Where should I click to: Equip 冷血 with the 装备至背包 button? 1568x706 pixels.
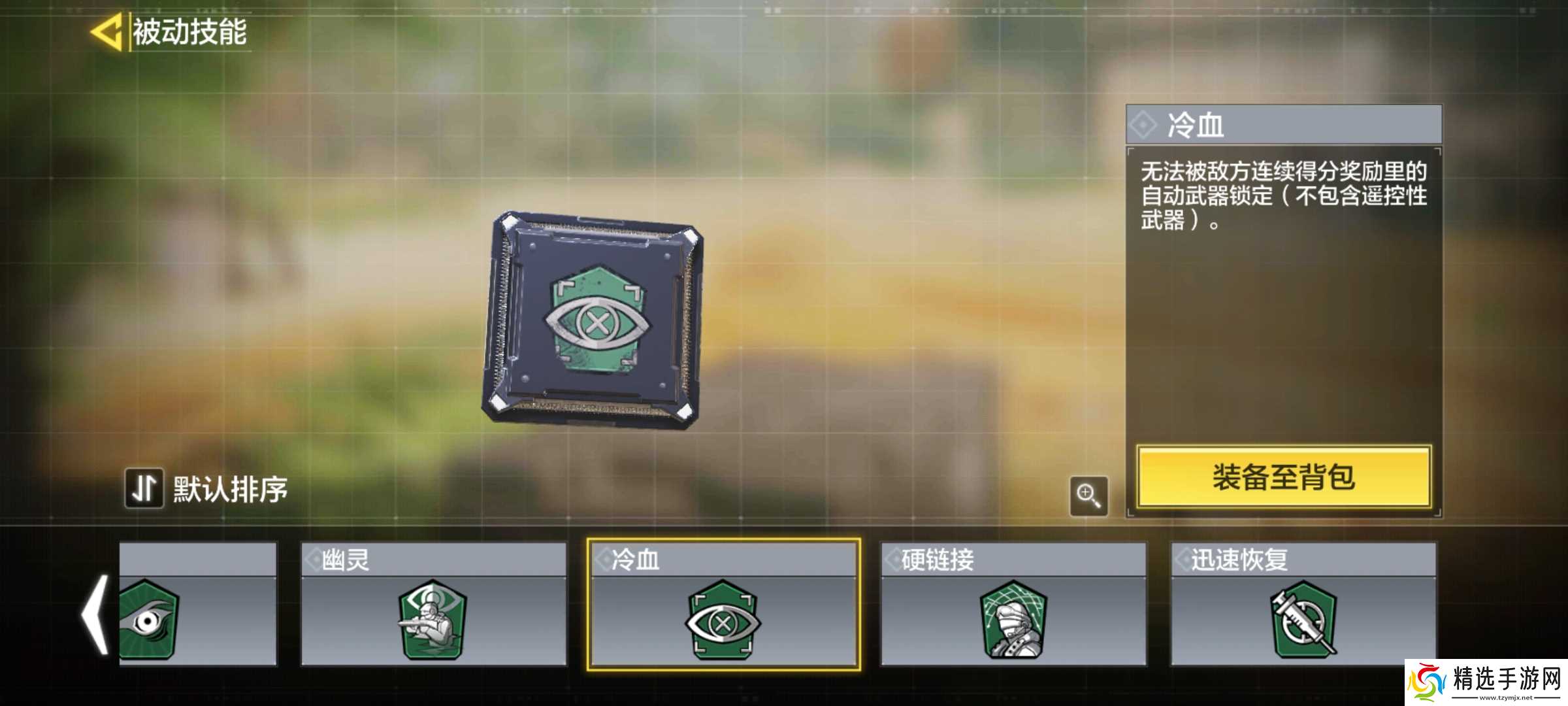pyautogui.click(x=1284, y=477)
